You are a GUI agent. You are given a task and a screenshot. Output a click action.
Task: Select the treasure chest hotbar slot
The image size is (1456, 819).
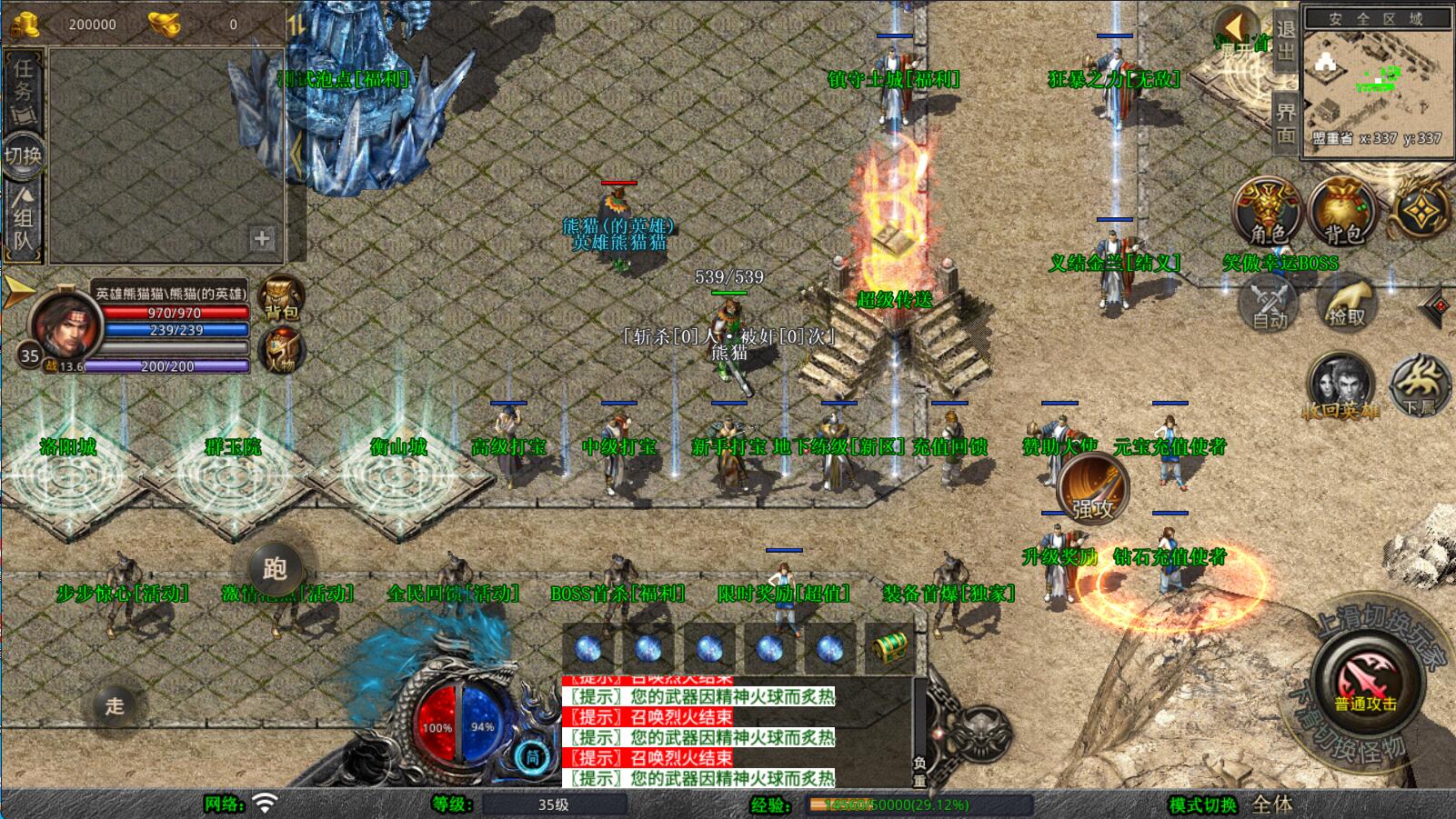pyautogui.click(x=889, y=648)
